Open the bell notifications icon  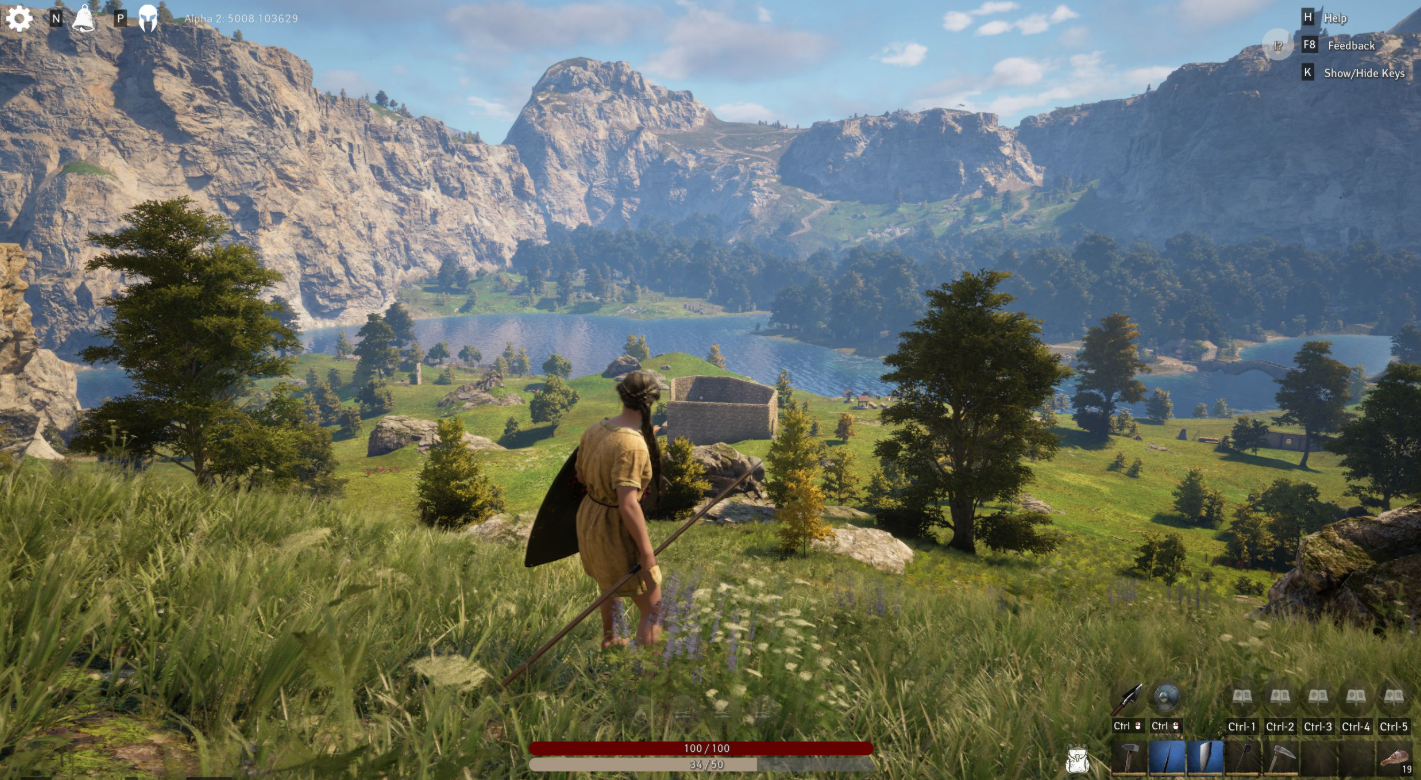[84, 18]
